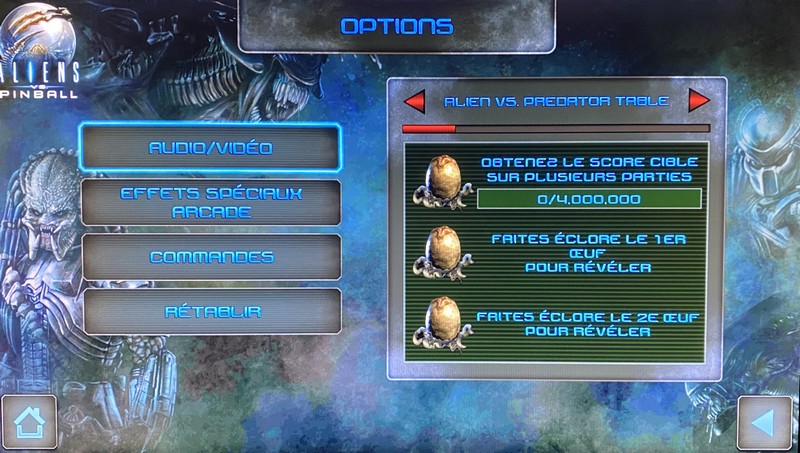Click the red right arrow table selector

pyautogui.click(x=698, y=101)
